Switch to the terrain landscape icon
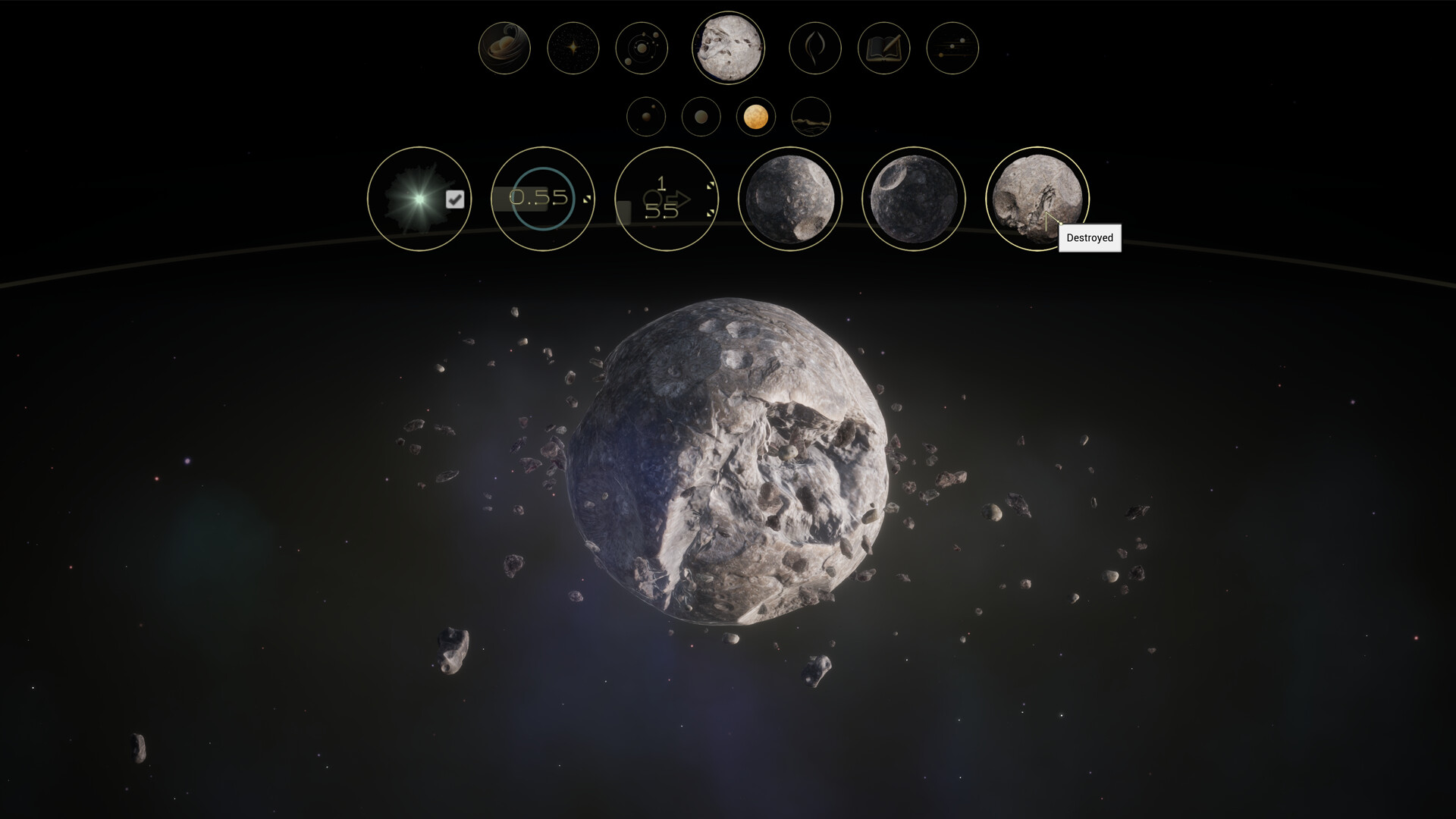Screen dimensions: 1456x819 coord(811,117)
